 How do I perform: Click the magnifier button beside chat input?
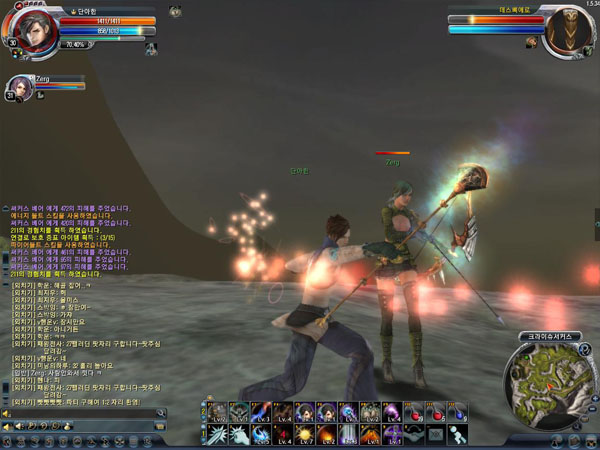tap(160, 412)
